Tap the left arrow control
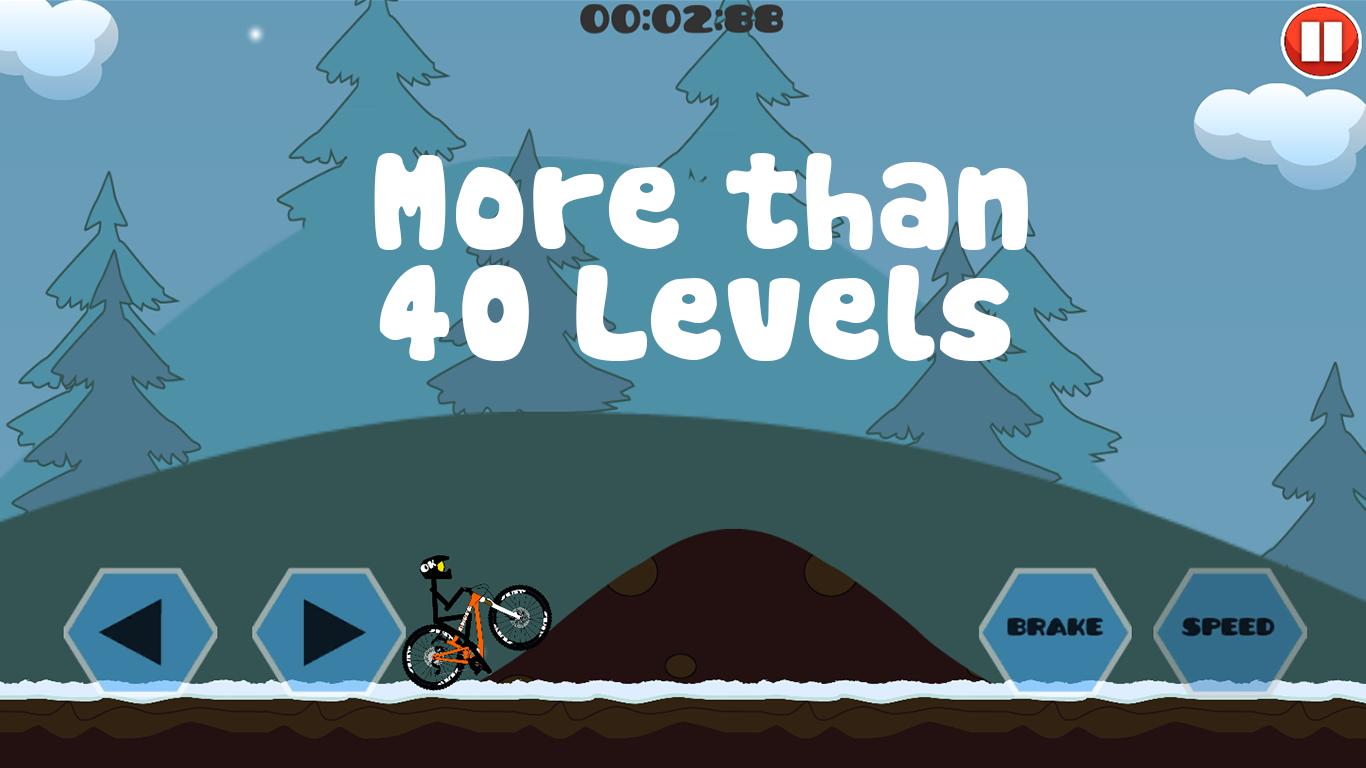The image size is (1366, 768). click(x=140, y=628)
